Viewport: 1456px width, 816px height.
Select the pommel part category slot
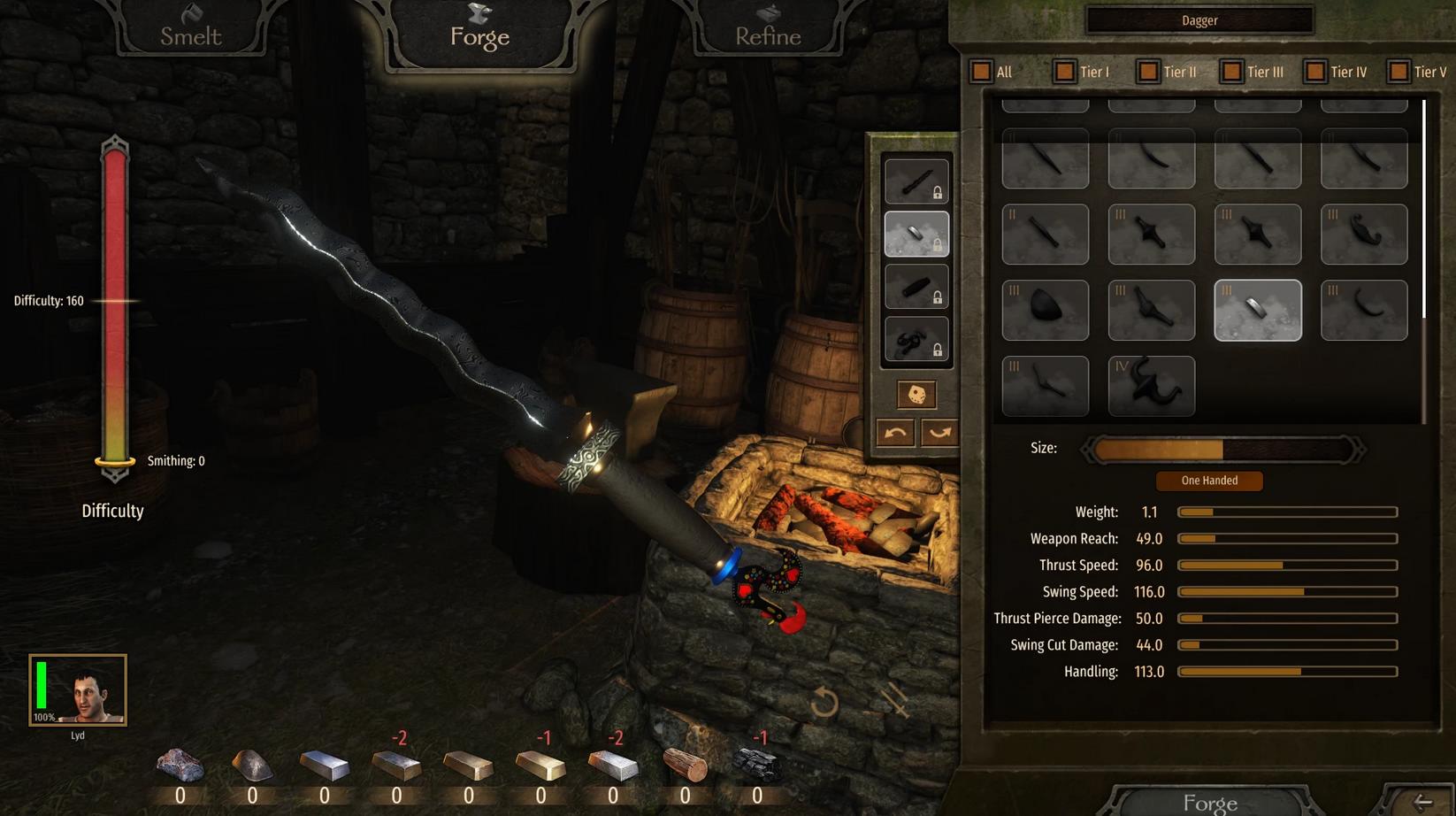click(x=916, y=340)
